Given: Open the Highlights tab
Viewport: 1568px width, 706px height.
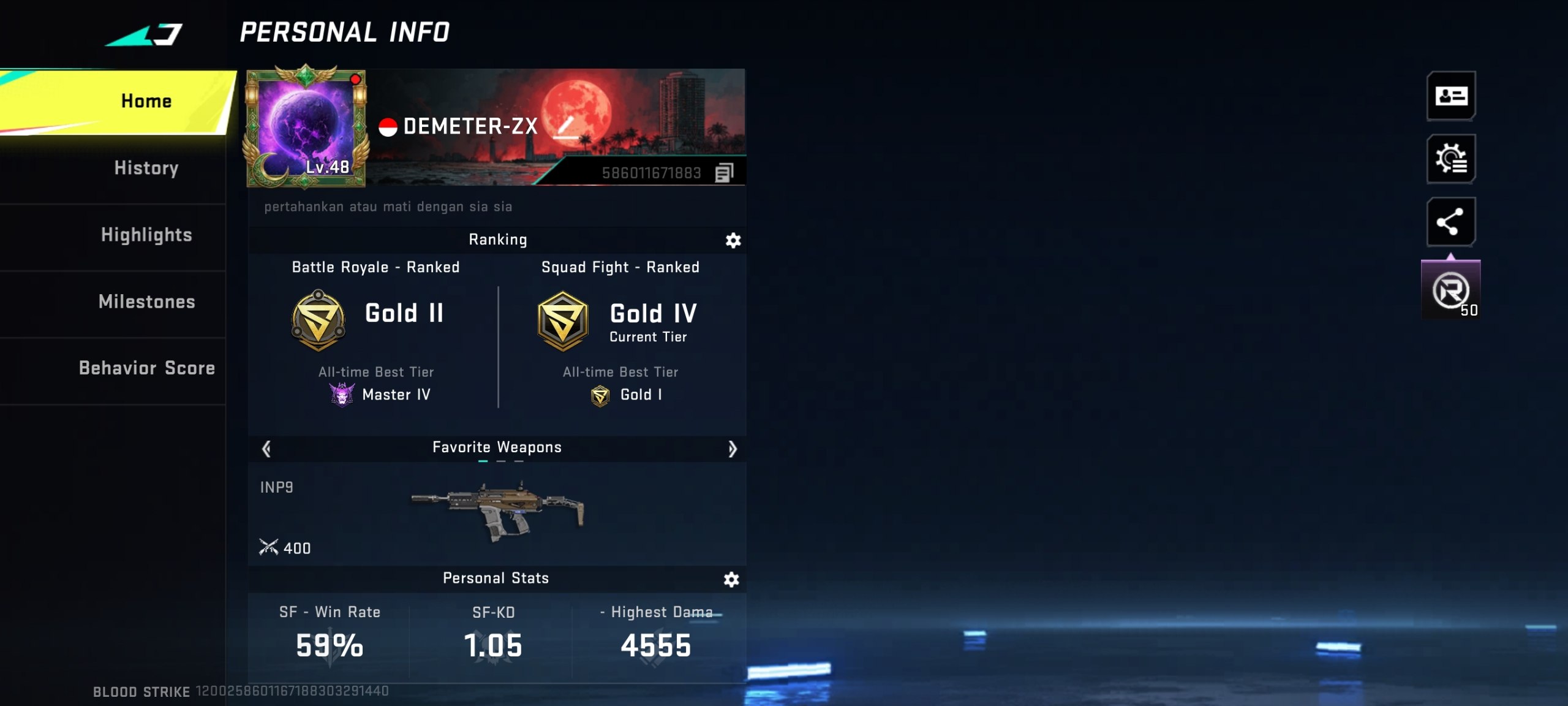Looking at the screenshot, I should coord(146,235).
